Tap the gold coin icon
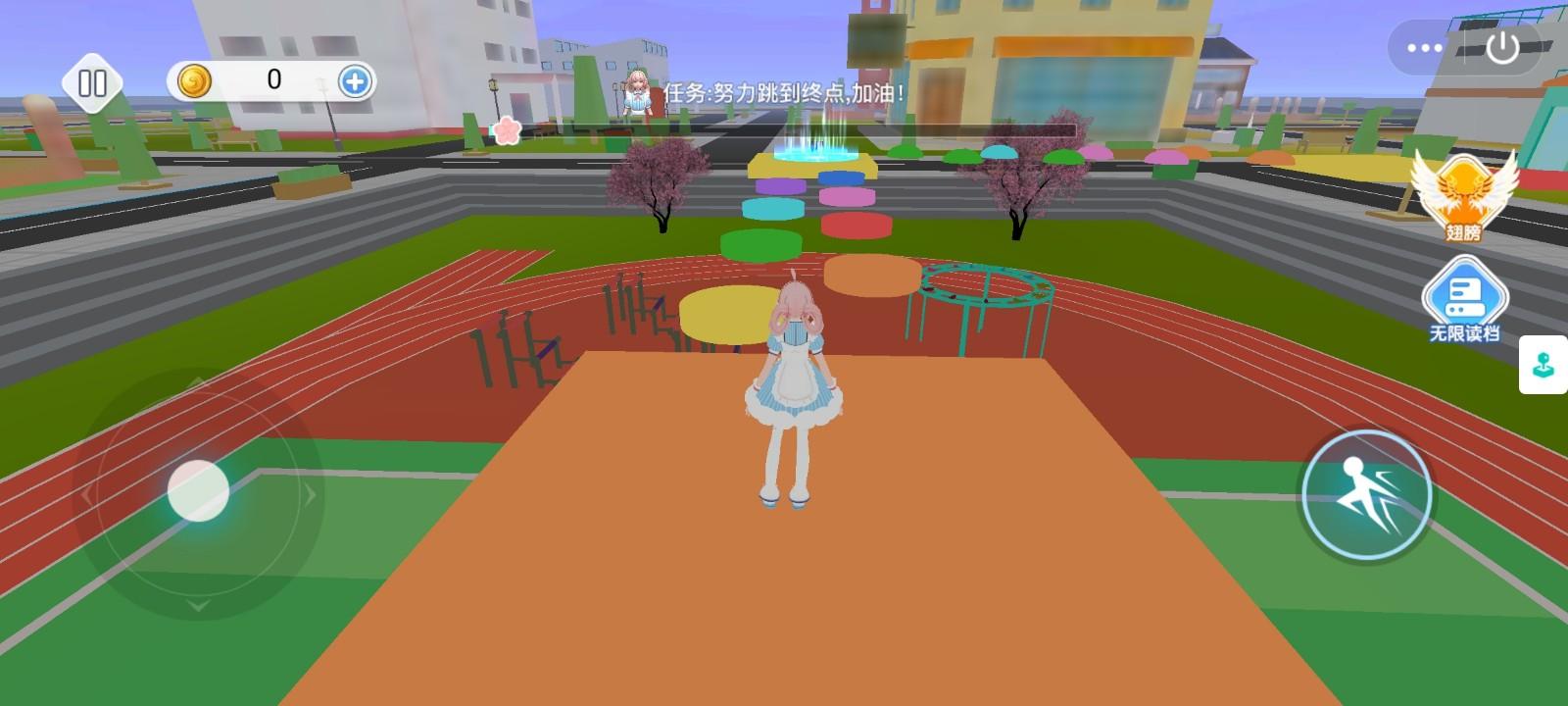Image resolution: width=1568 pixels, height=706 pixels. point(195,81)
